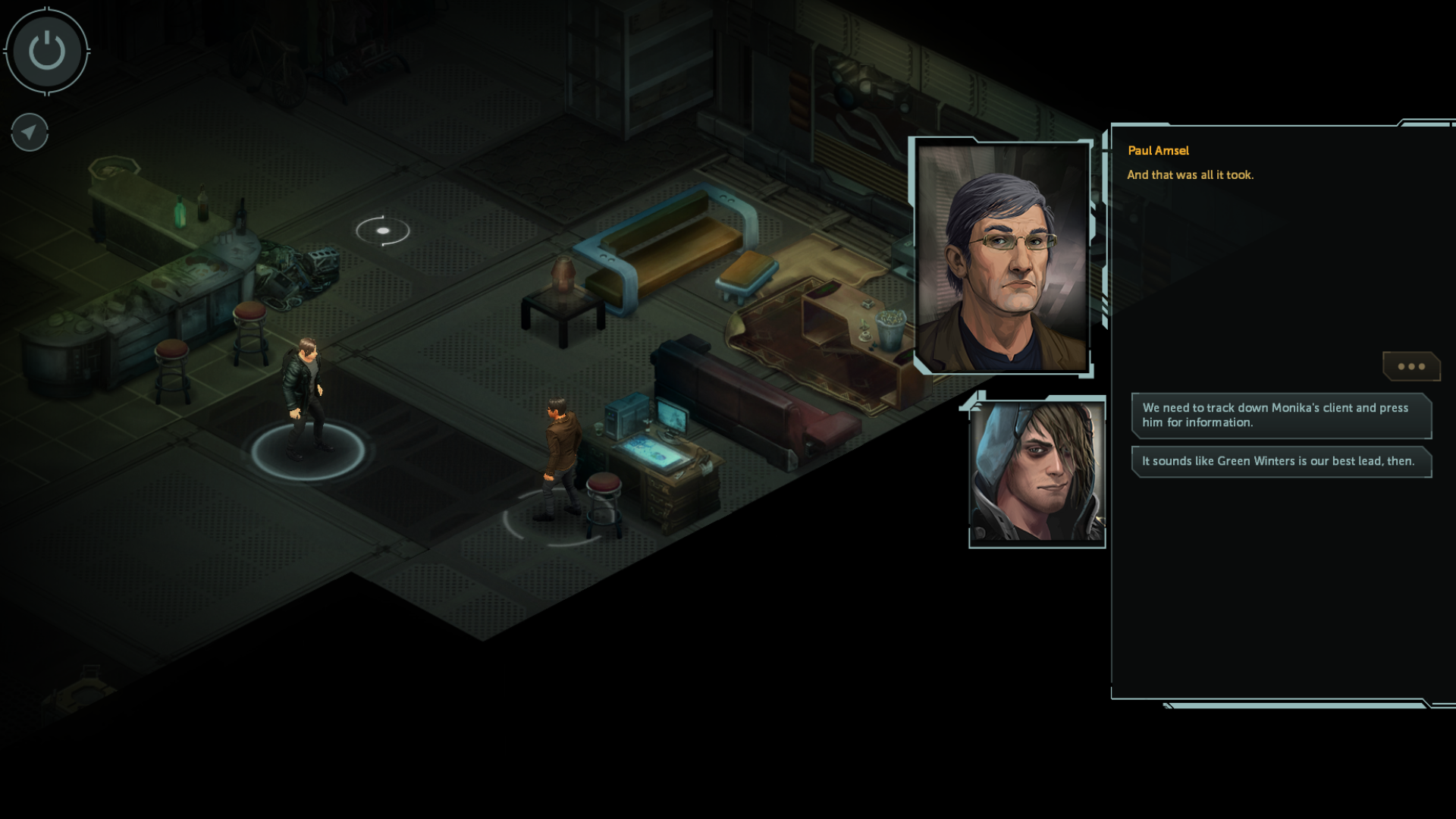Viewport: 1456px width, 819px height.
Task: Click the arrow-shaped navigation icon
Action: point(30,133)
